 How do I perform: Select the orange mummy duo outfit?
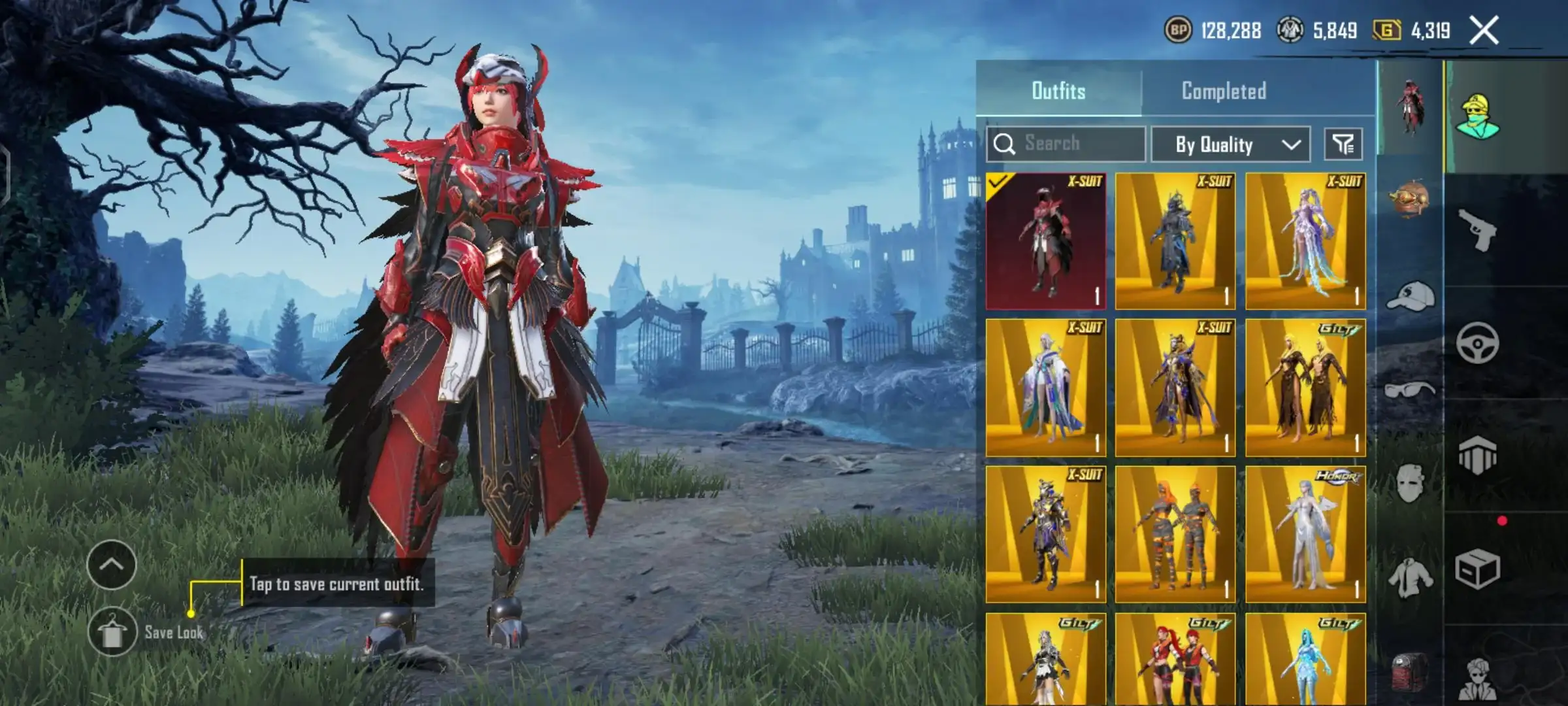[x=1175, y=534]
